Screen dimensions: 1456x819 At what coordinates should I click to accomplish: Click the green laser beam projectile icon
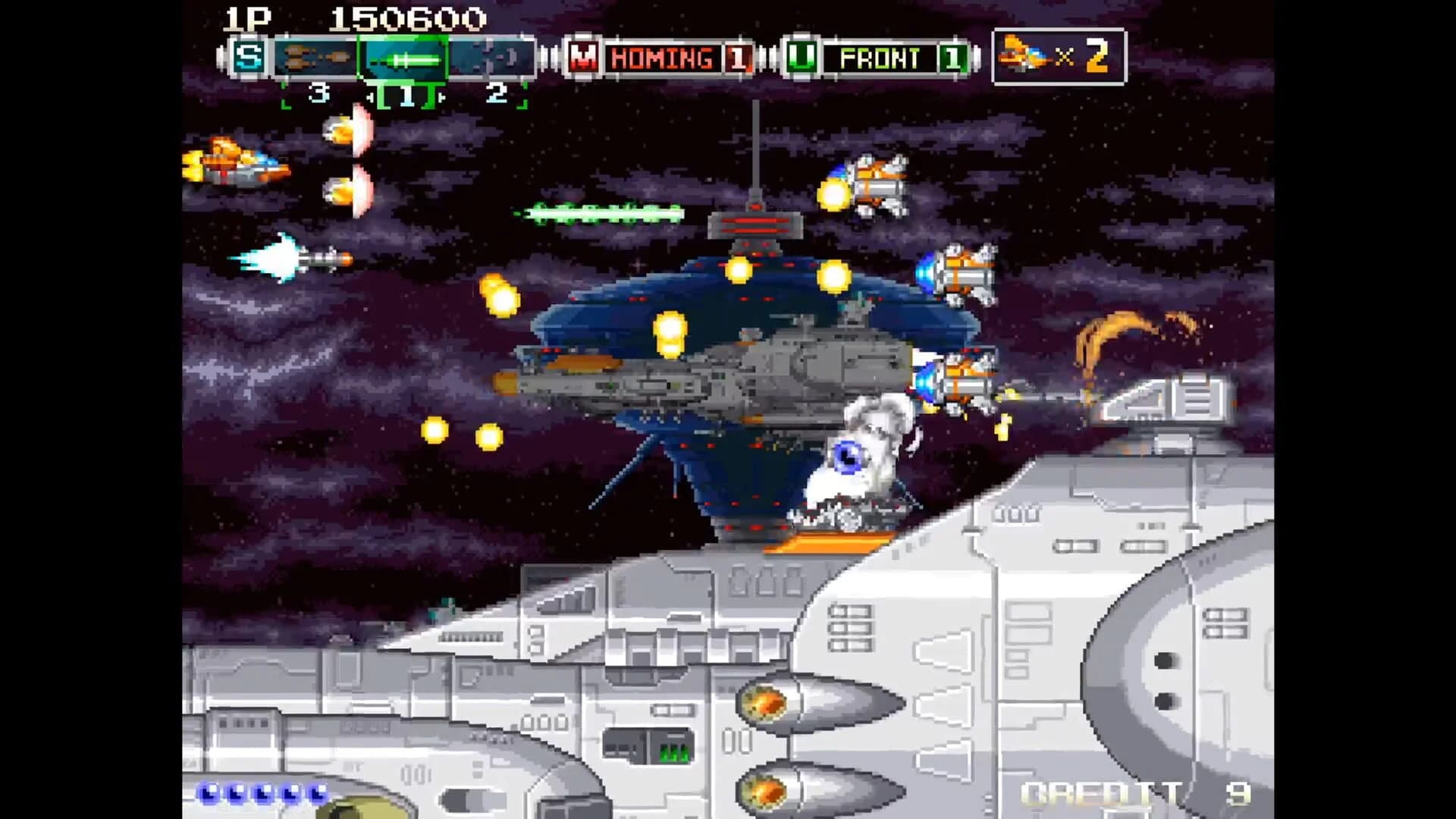(x=599, y=211)
